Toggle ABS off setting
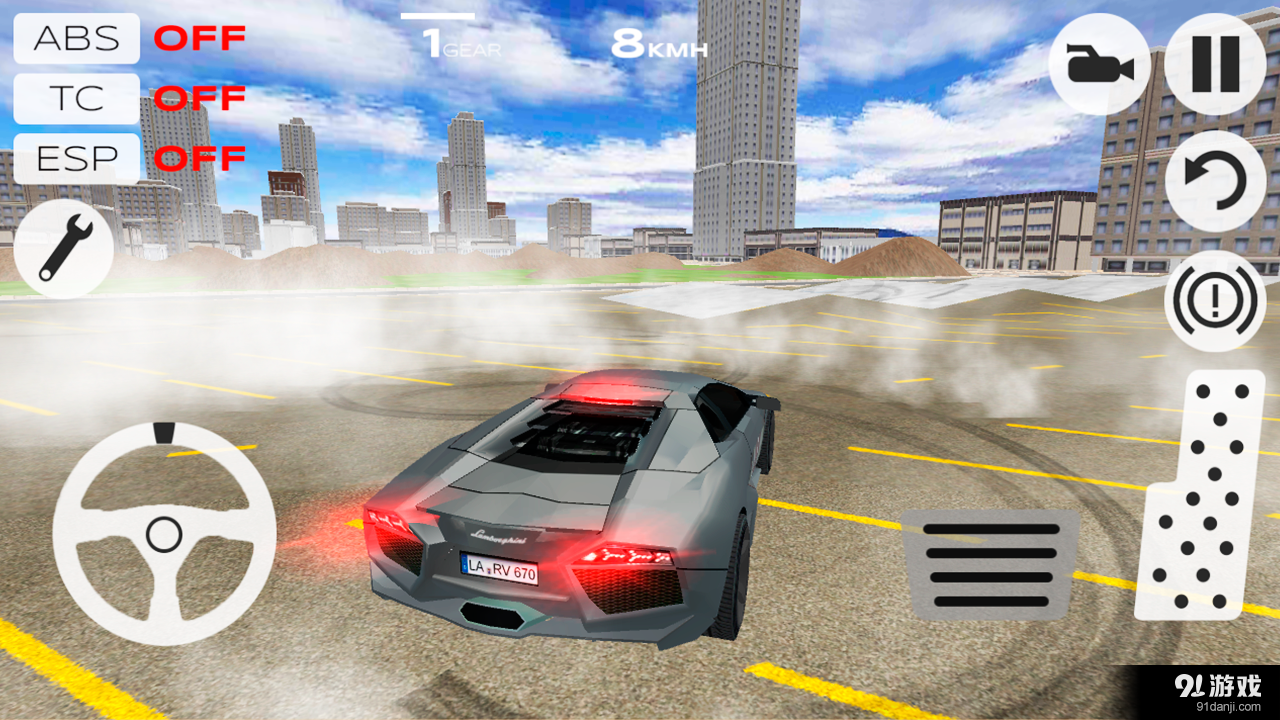Image resolution: width=1280 pixels, height=720 pixels. [x=76, y=38]
